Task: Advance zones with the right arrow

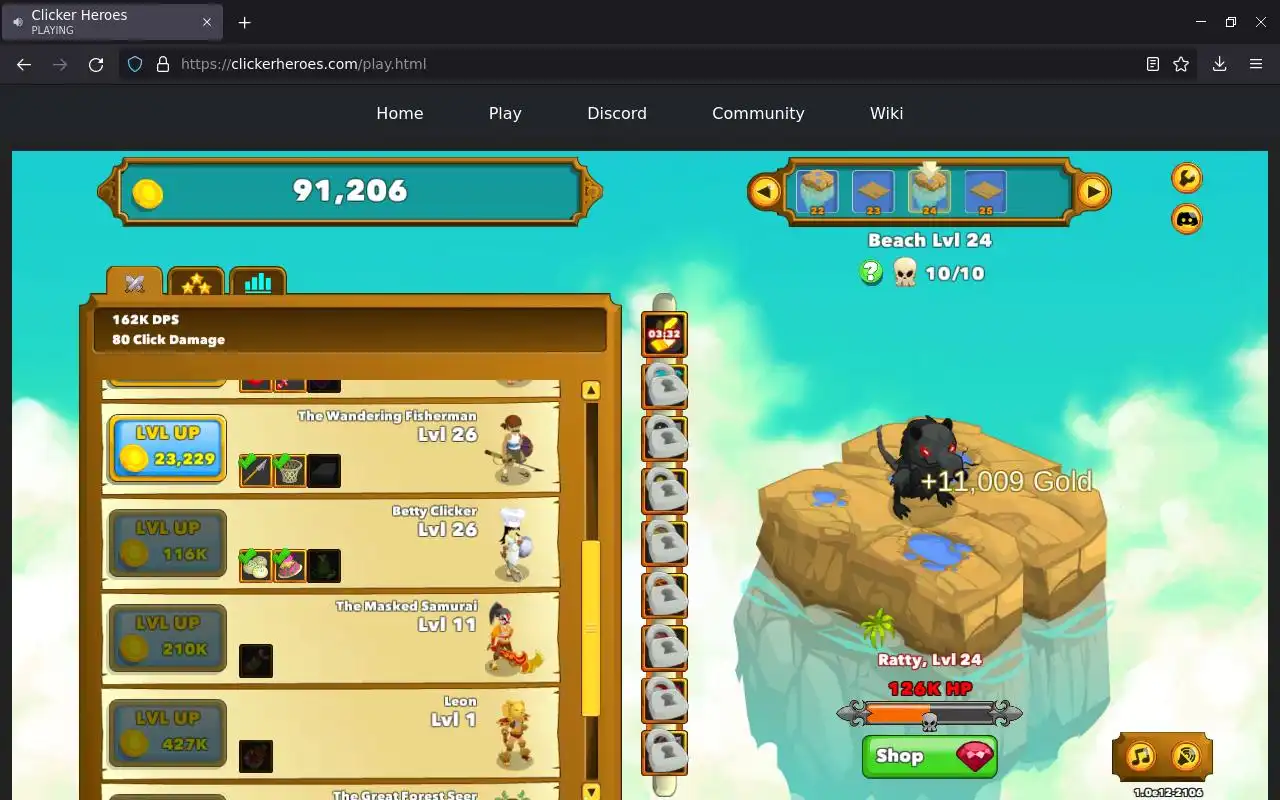Action: pyautogui.click(x=1093, y=191)
